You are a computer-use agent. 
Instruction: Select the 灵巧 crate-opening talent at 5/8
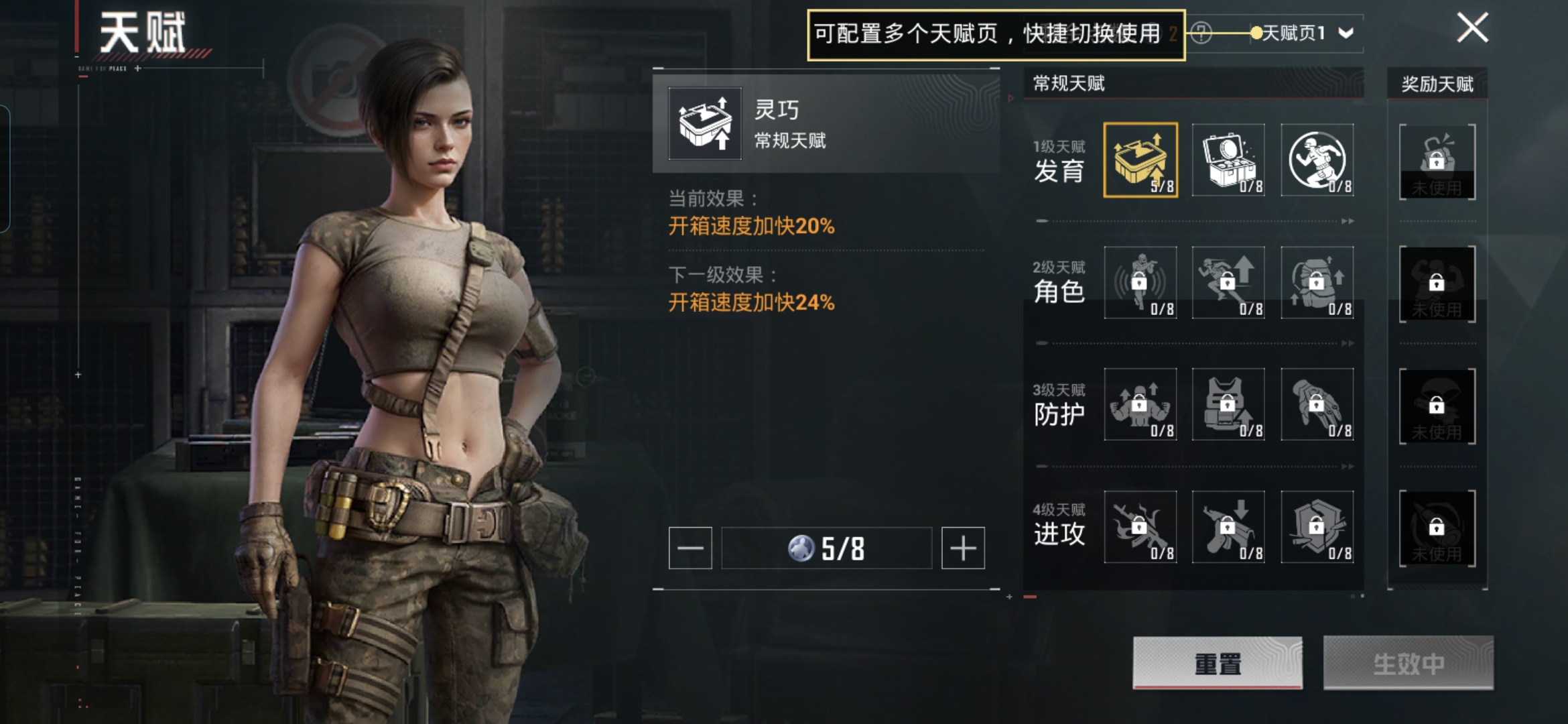1140,160
